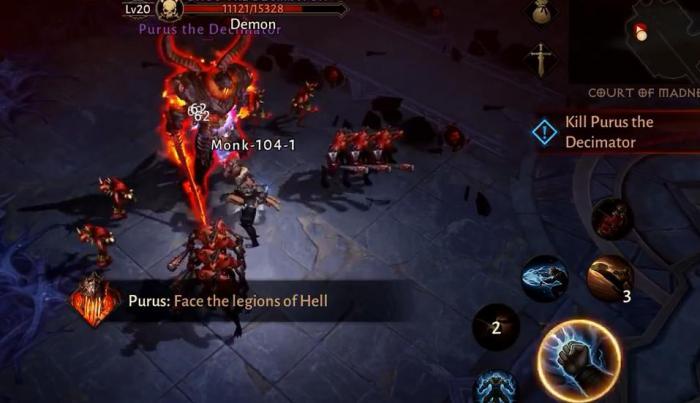Activate the dark skill showing cooldown 2
The height and width of the screenshot is (403, 700).
pyautogui.click(x=496, y=326)
